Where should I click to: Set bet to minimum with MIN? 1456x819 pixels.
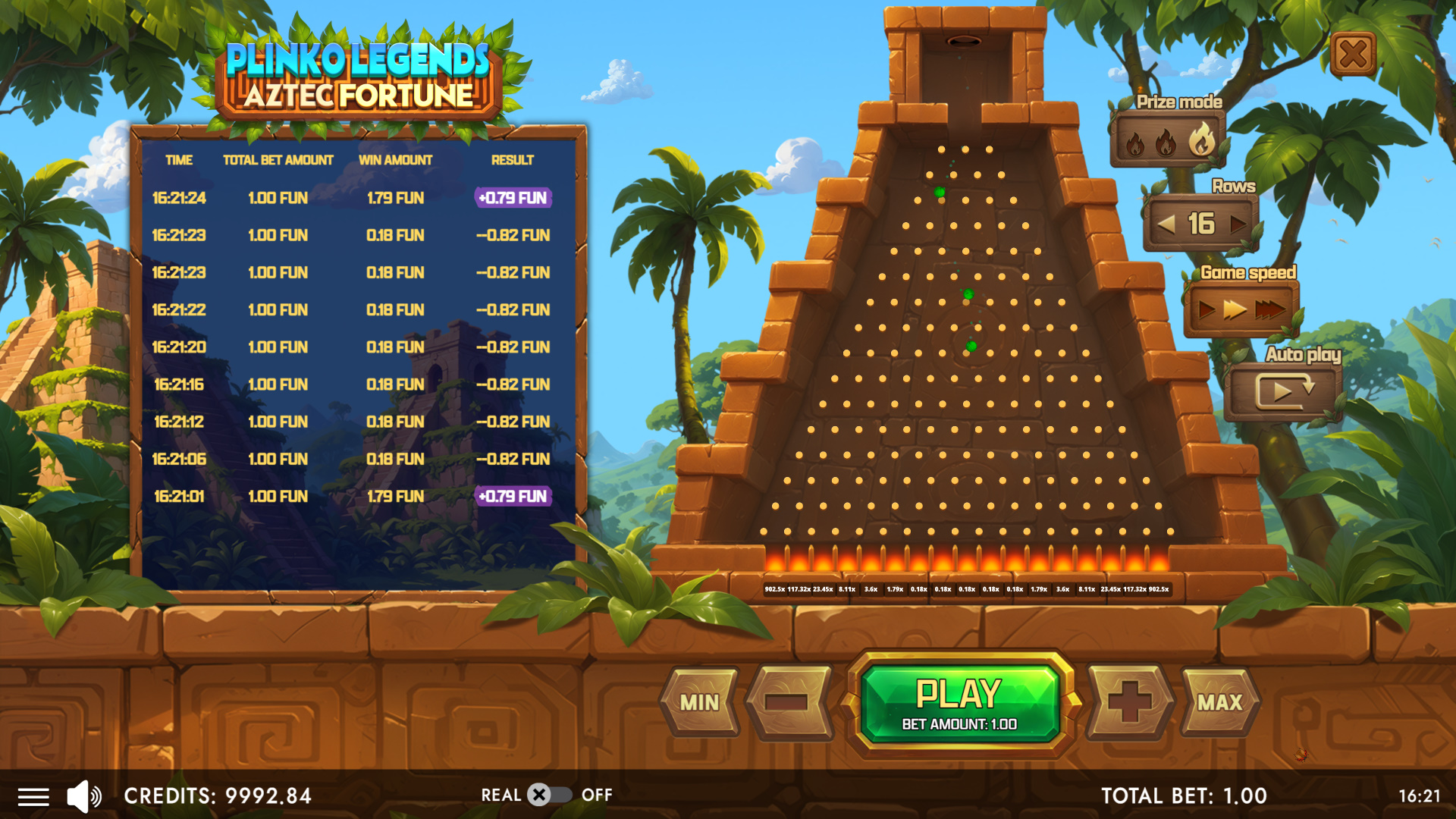click(x=699, y=703)
